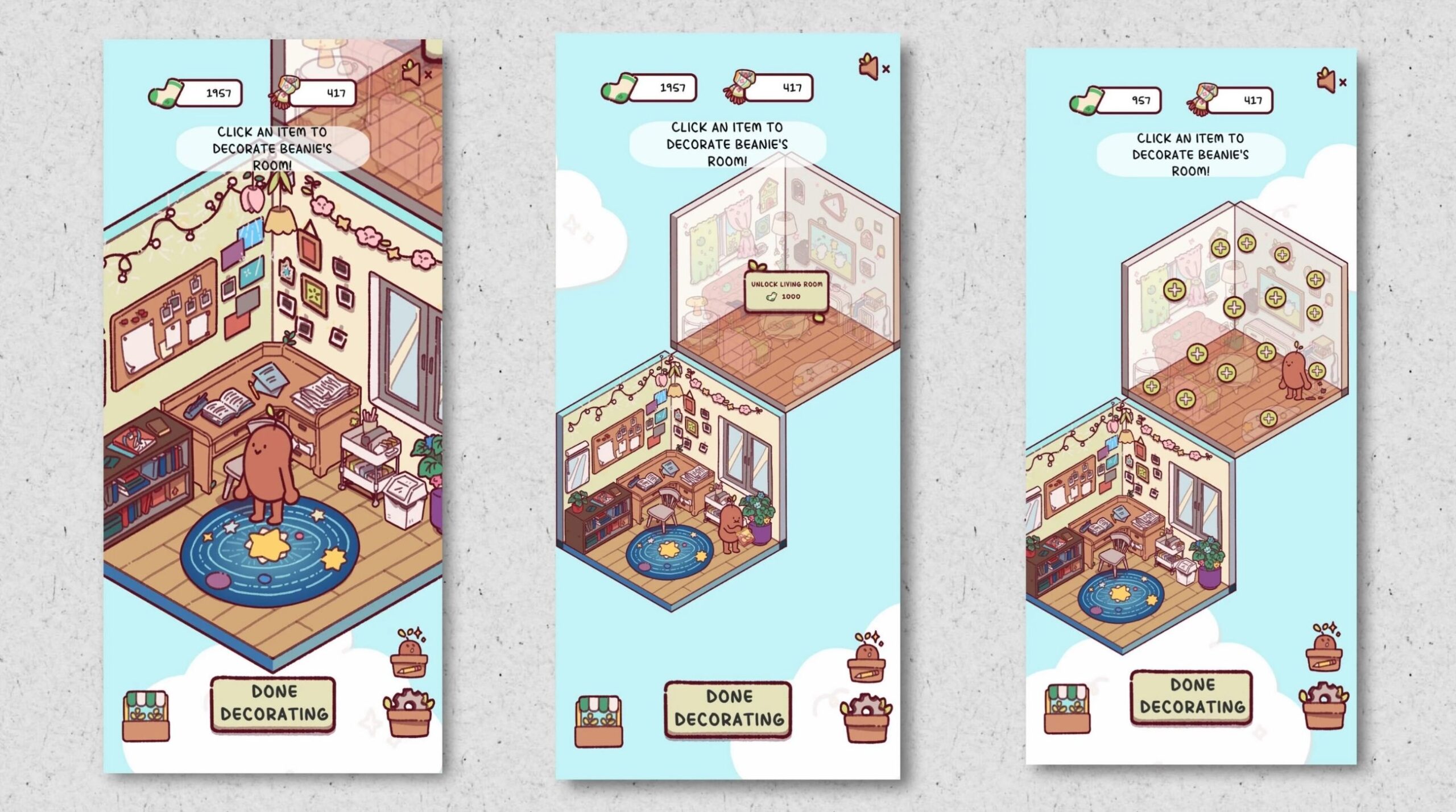Open shop stall icon on the locked living room screen

coord(598,720)
